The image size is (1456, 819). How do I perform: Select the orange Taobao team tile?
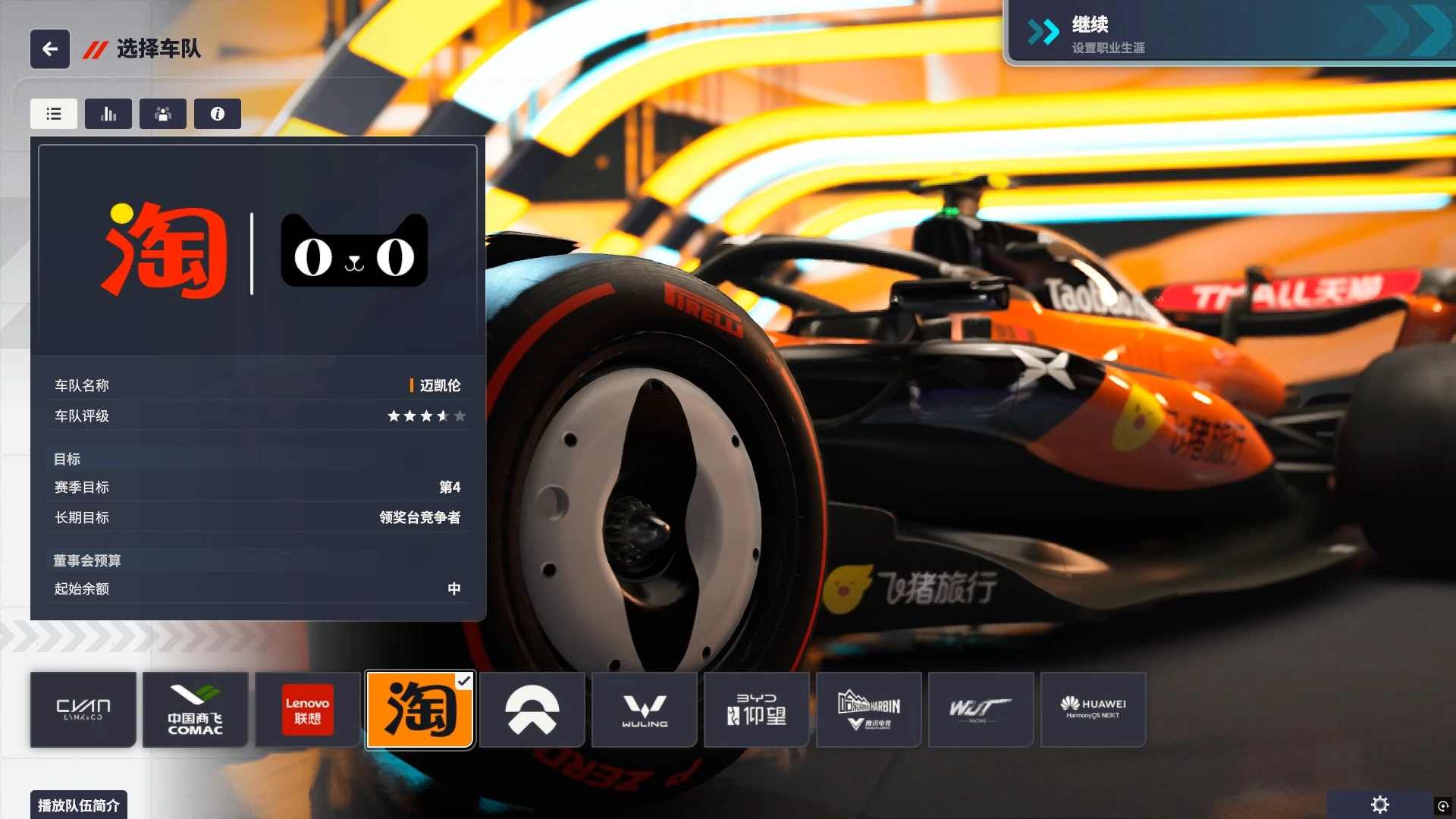[420, 710]
